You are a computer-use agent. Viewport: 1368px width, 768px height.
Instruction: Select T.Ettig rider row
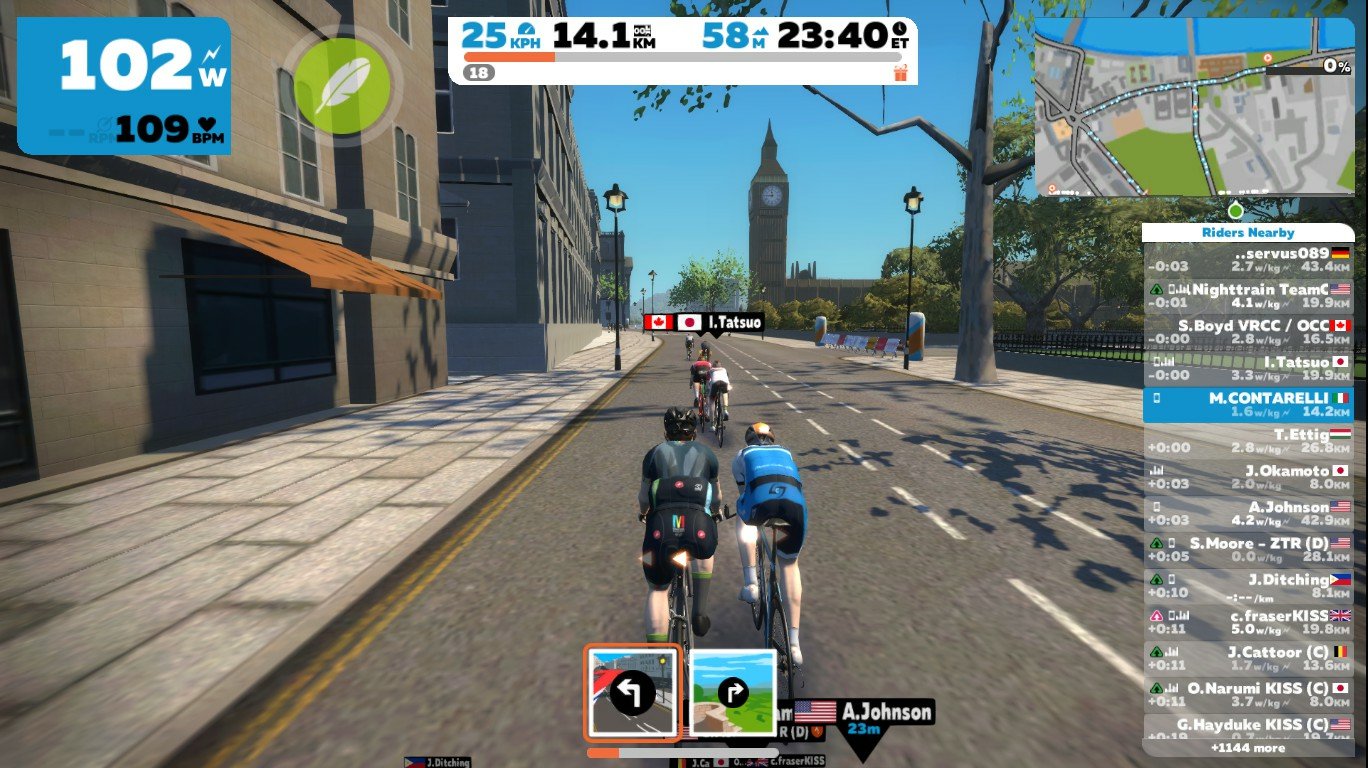[x=1248, y=441]
